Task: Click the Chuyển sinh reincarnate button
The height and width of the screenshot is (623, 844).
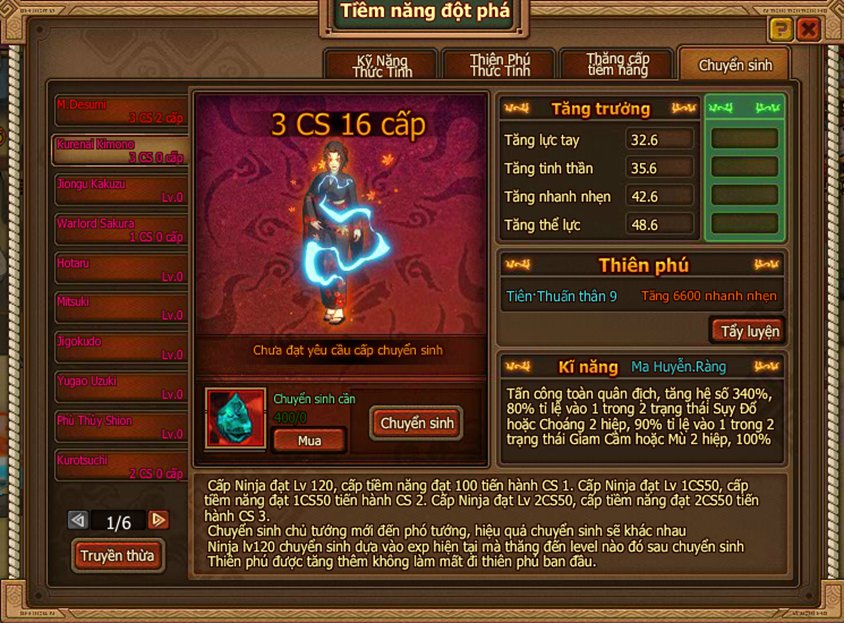Action: coord(417,423)
